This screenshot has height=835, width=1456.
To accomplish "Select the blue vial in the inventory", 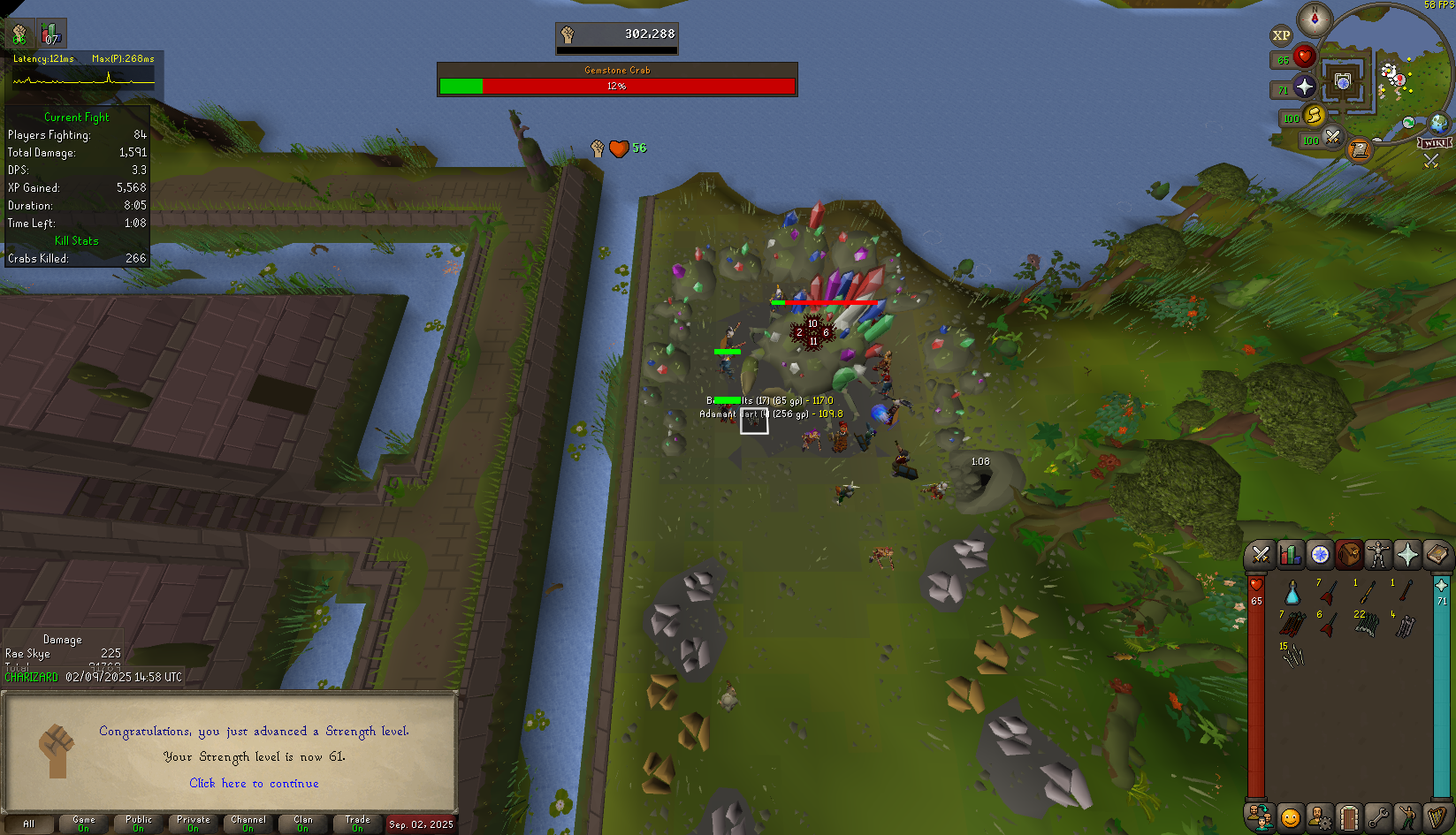I will [1292, 593].
